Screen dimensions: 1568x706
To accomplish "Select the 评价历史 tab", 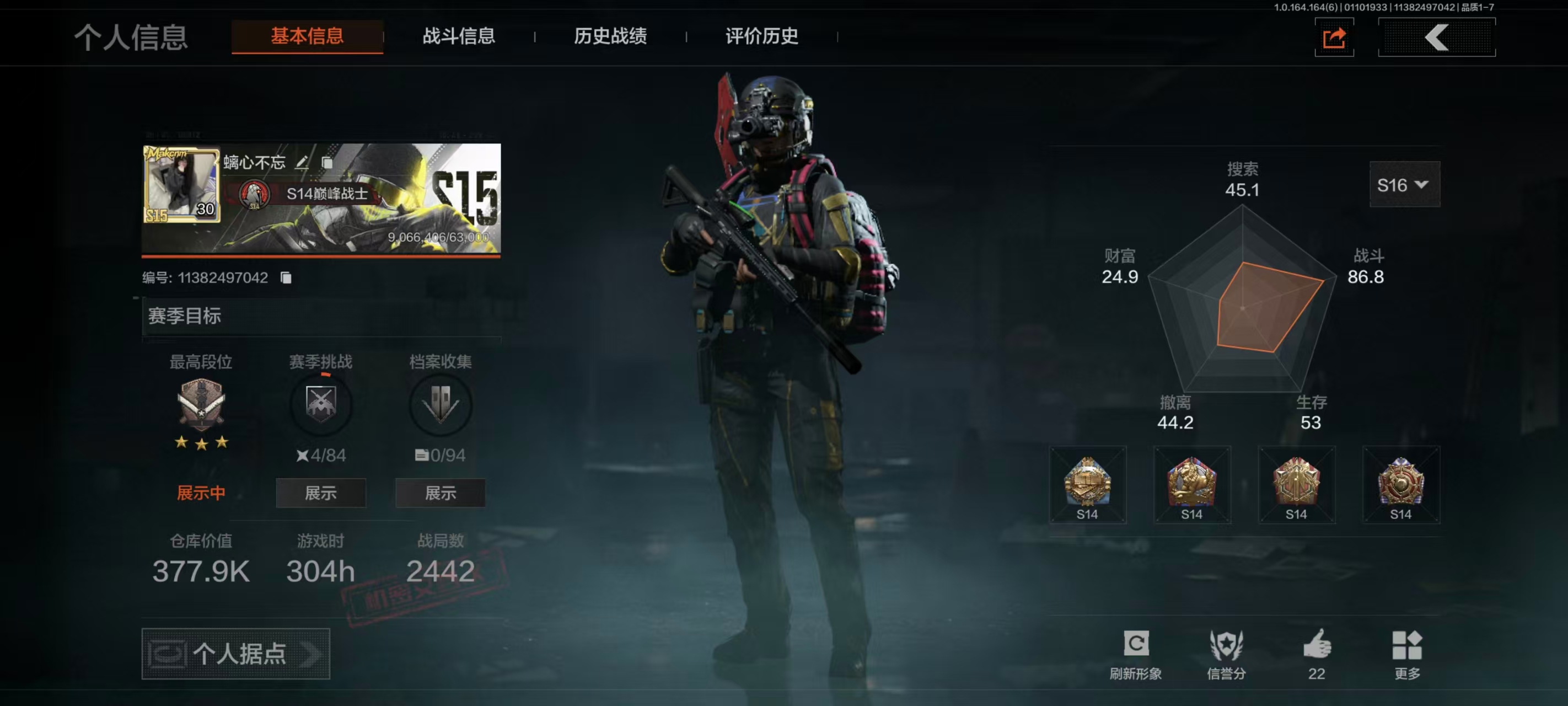I will point(761,36).
